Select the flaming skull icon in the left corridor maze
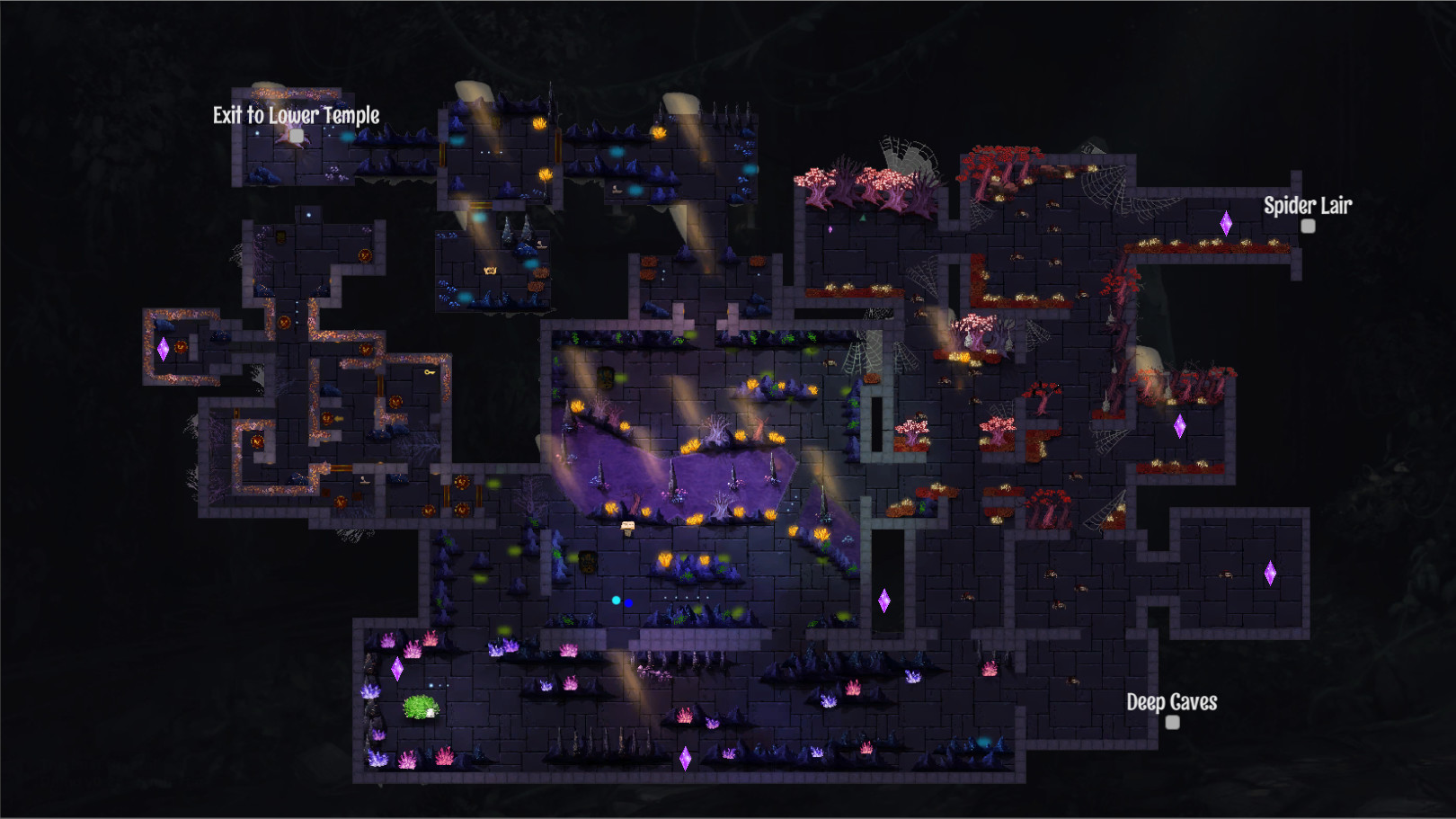Screen dimensions: 1456x819 pos(256,441)
